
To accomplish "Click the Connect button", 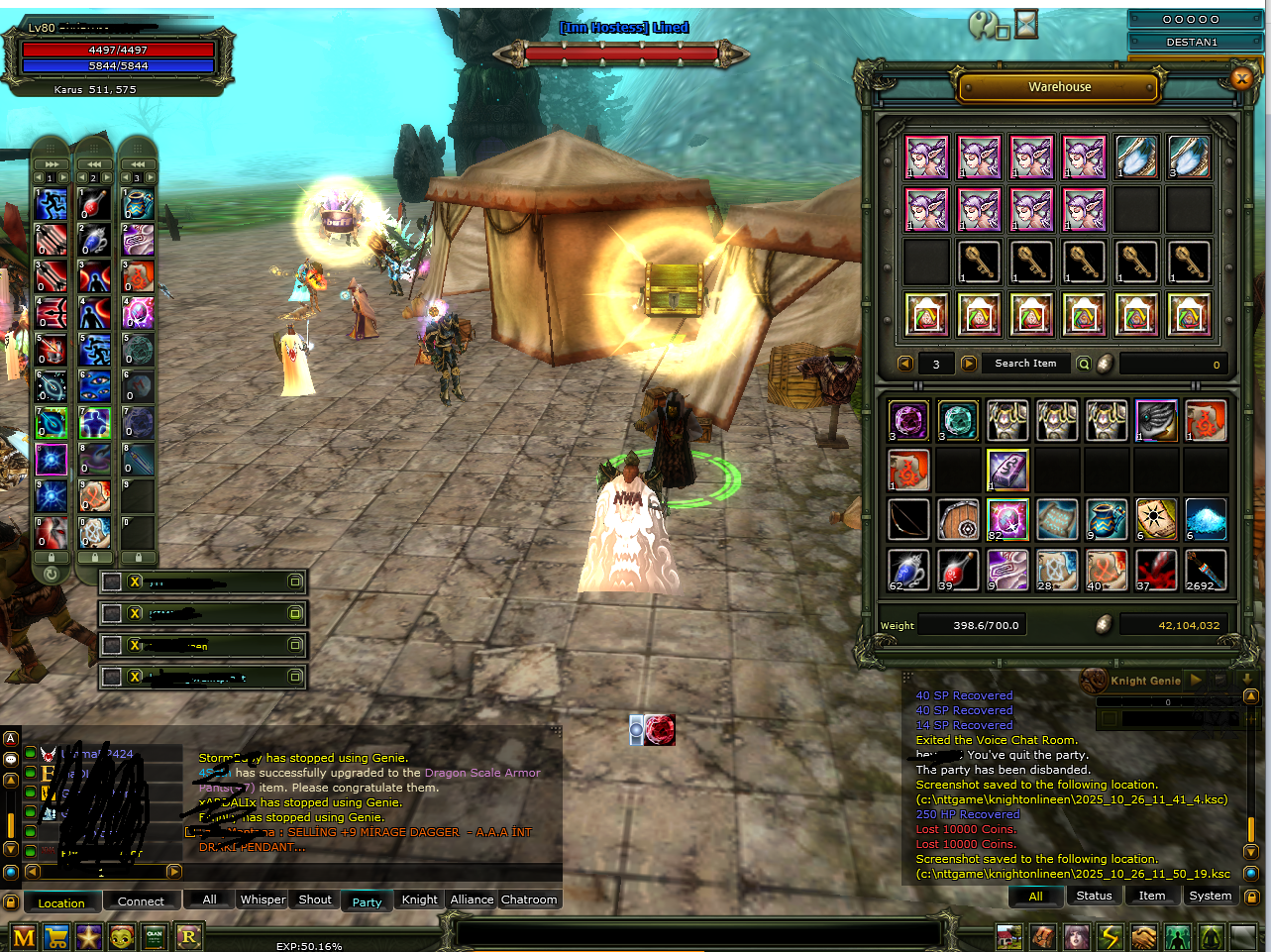I will [141, 901].
